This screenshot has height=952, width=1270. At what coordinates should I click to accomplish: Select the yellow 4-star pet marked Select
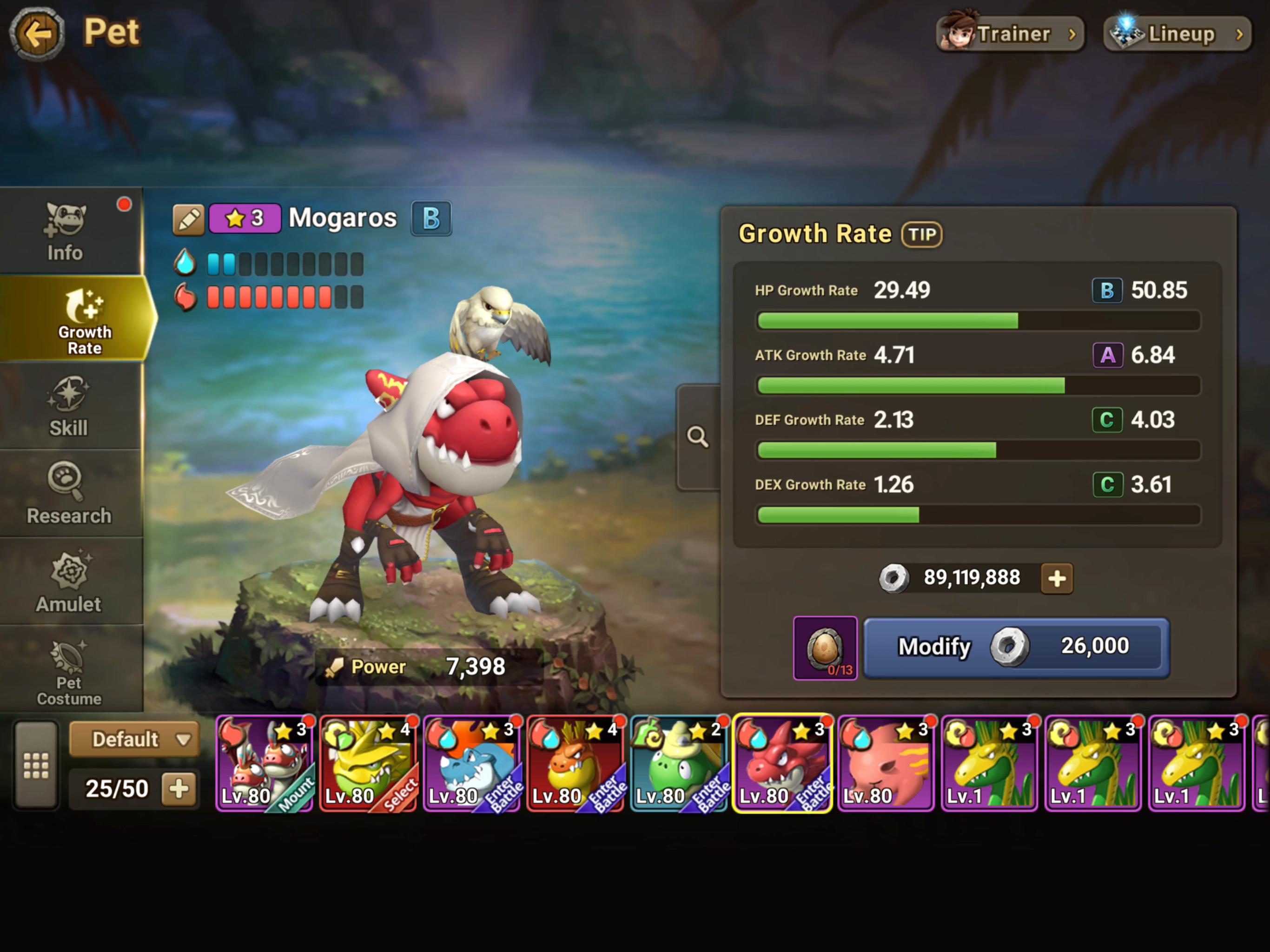click(x=369, y=763)
